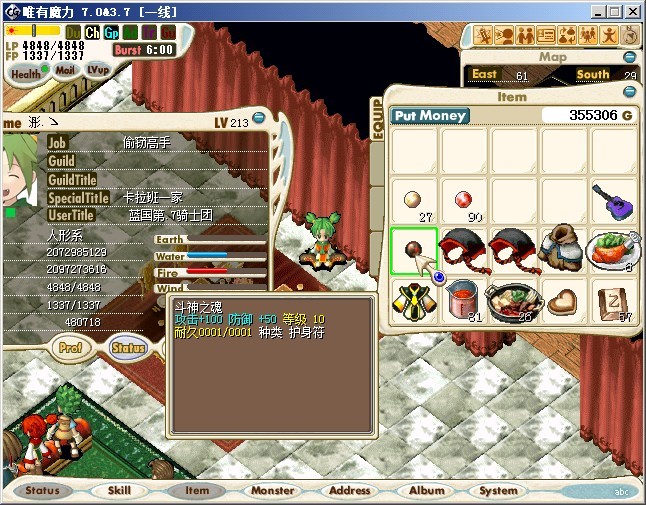Click the Put Money button
Screen dimensions: 646x505
coord(430,116)
